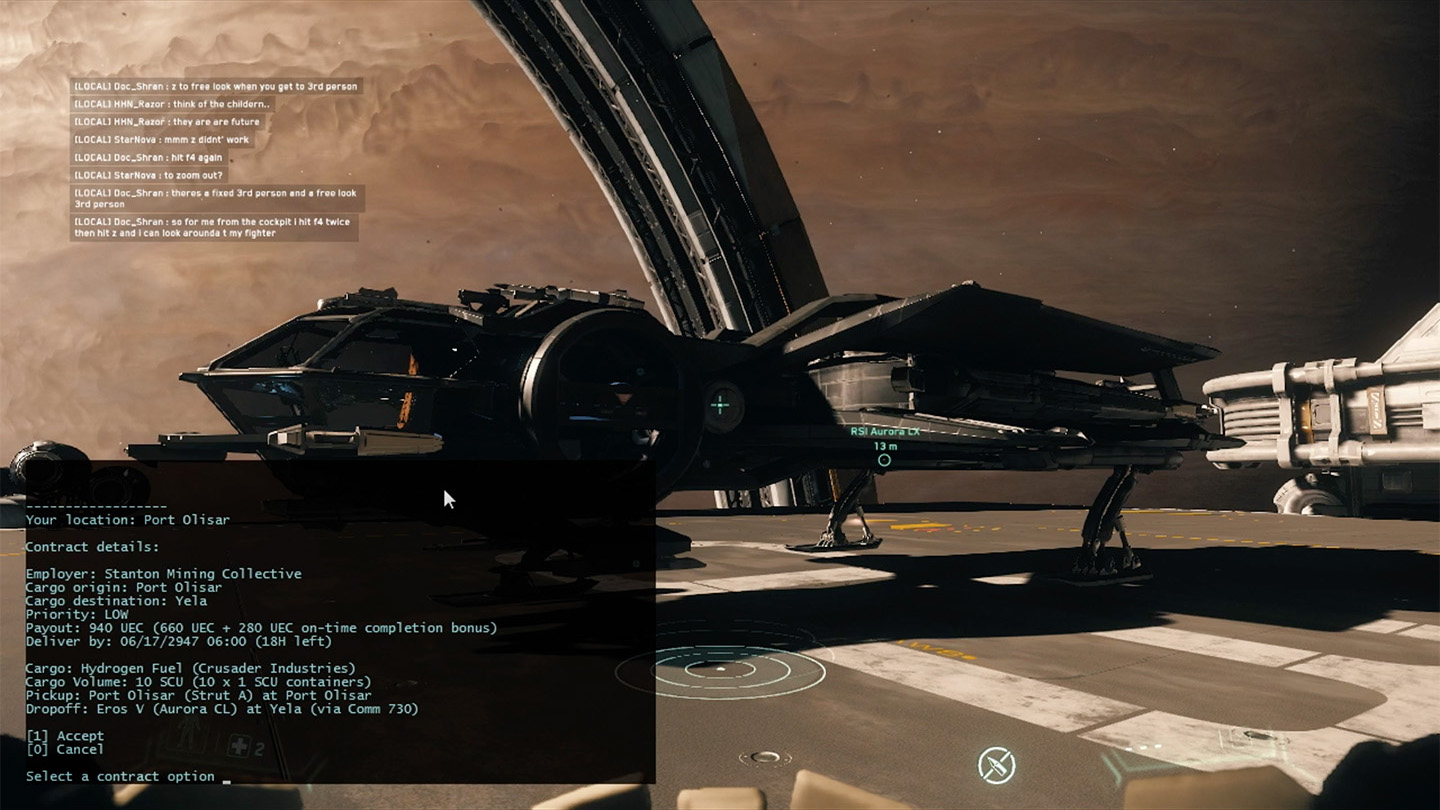Screen dimensions: 1440x810
Task: Select the stamina figure icon near the medpen counter
Action: (187, 733)
